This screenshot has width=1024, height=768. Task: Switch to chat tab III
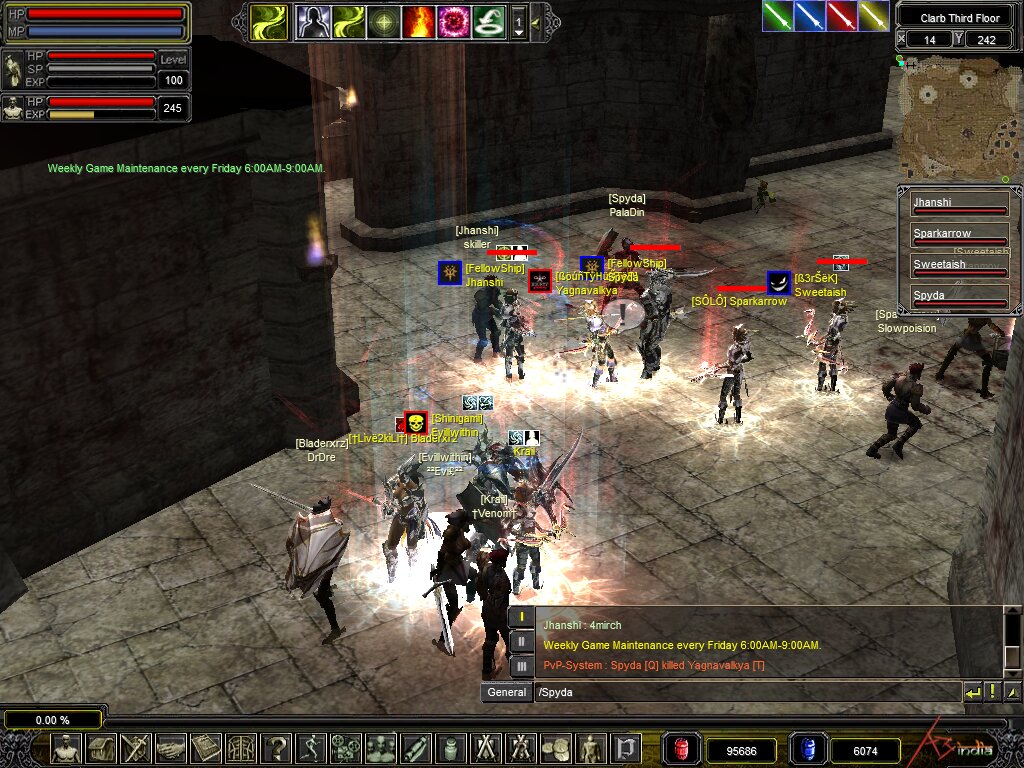point(521,665)
